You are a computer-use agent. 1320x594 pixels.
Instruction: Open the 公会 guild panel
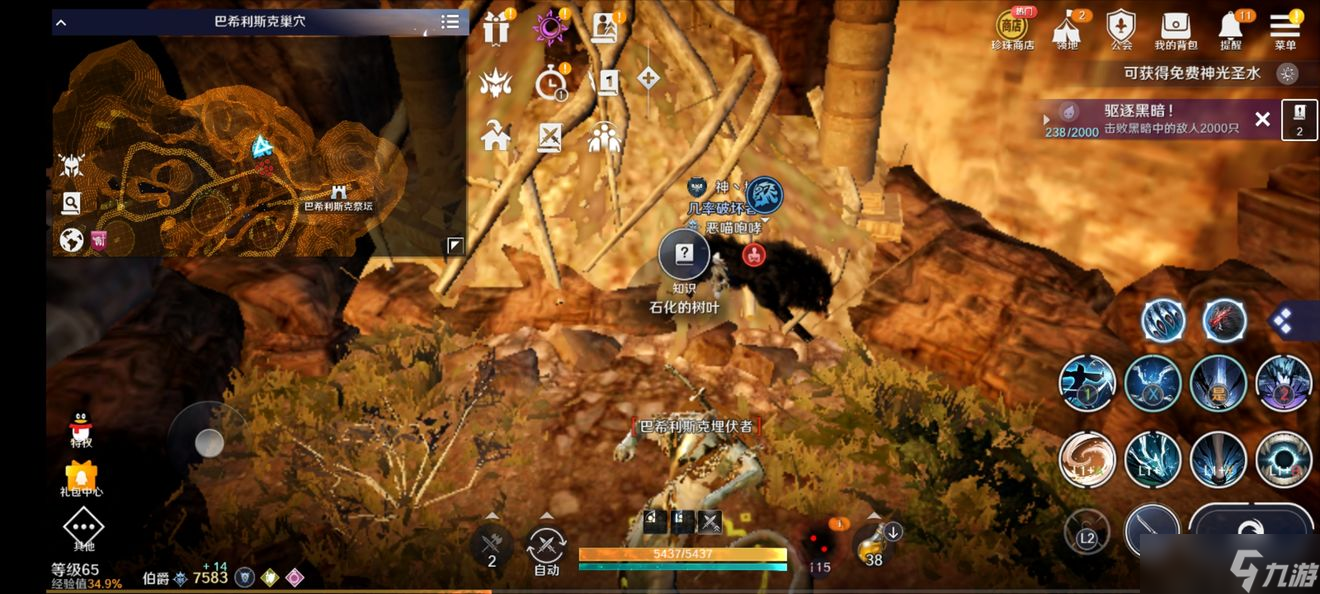pos(1122,27)
